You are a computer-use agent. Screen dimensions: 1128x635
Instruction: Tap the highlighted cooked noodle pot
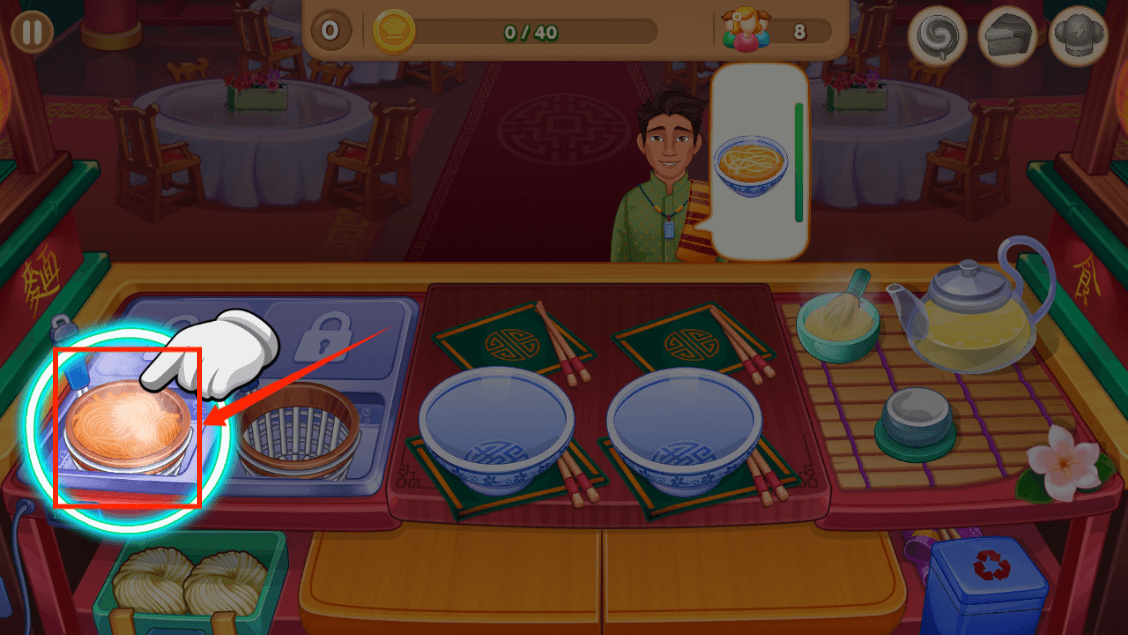pyautogui.click(x=127, y=423)
